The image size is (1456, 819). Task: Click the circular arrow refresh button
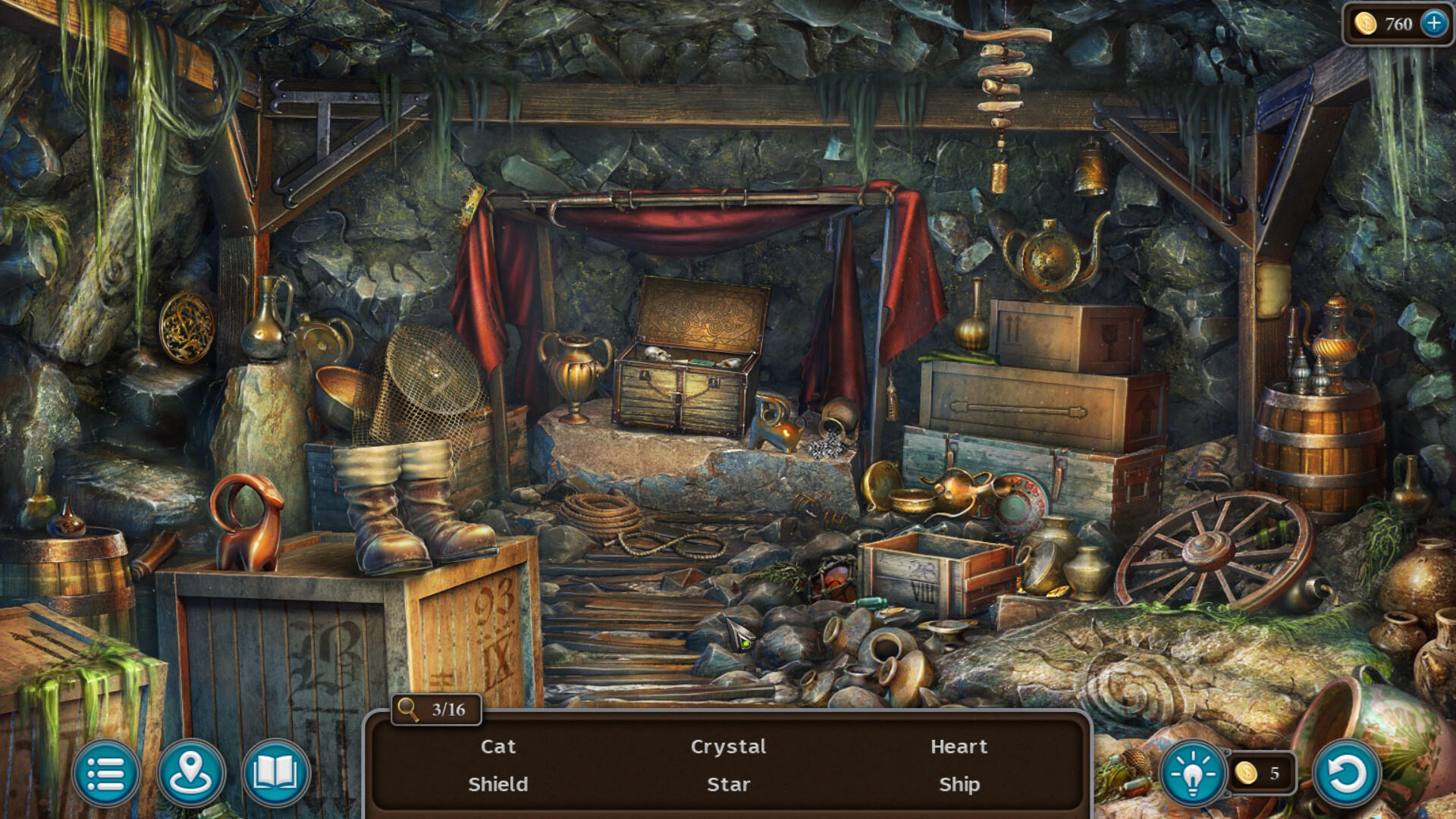point(1347,773)
